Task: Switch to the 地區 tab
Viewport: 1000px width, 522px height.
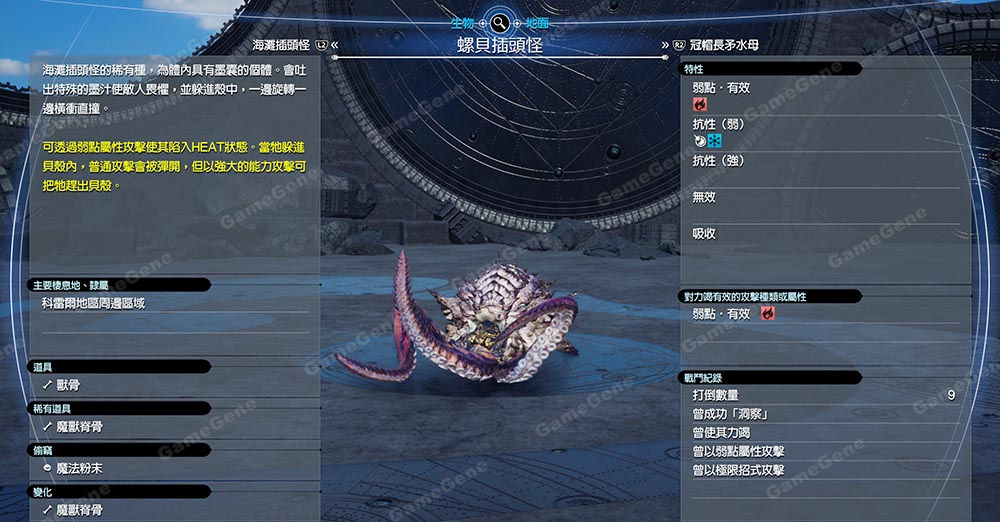Action: (x=537, y=21)
